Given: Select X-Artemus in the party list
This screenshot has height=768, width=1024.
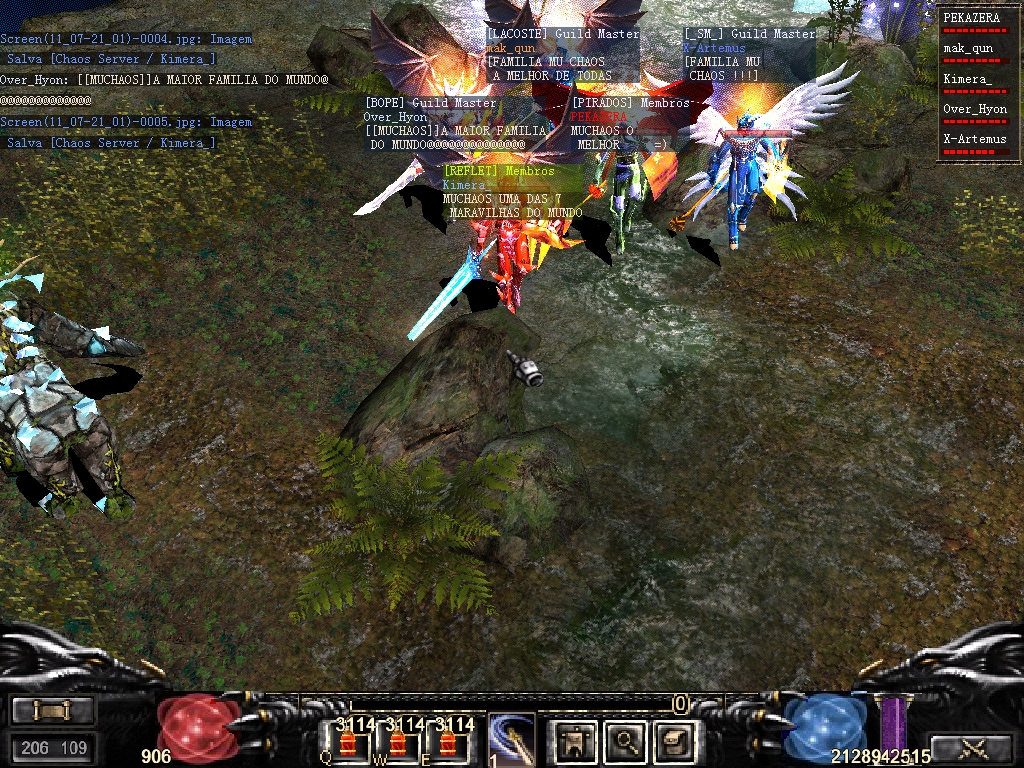Looking at the screenshot, I should point(972,139).
